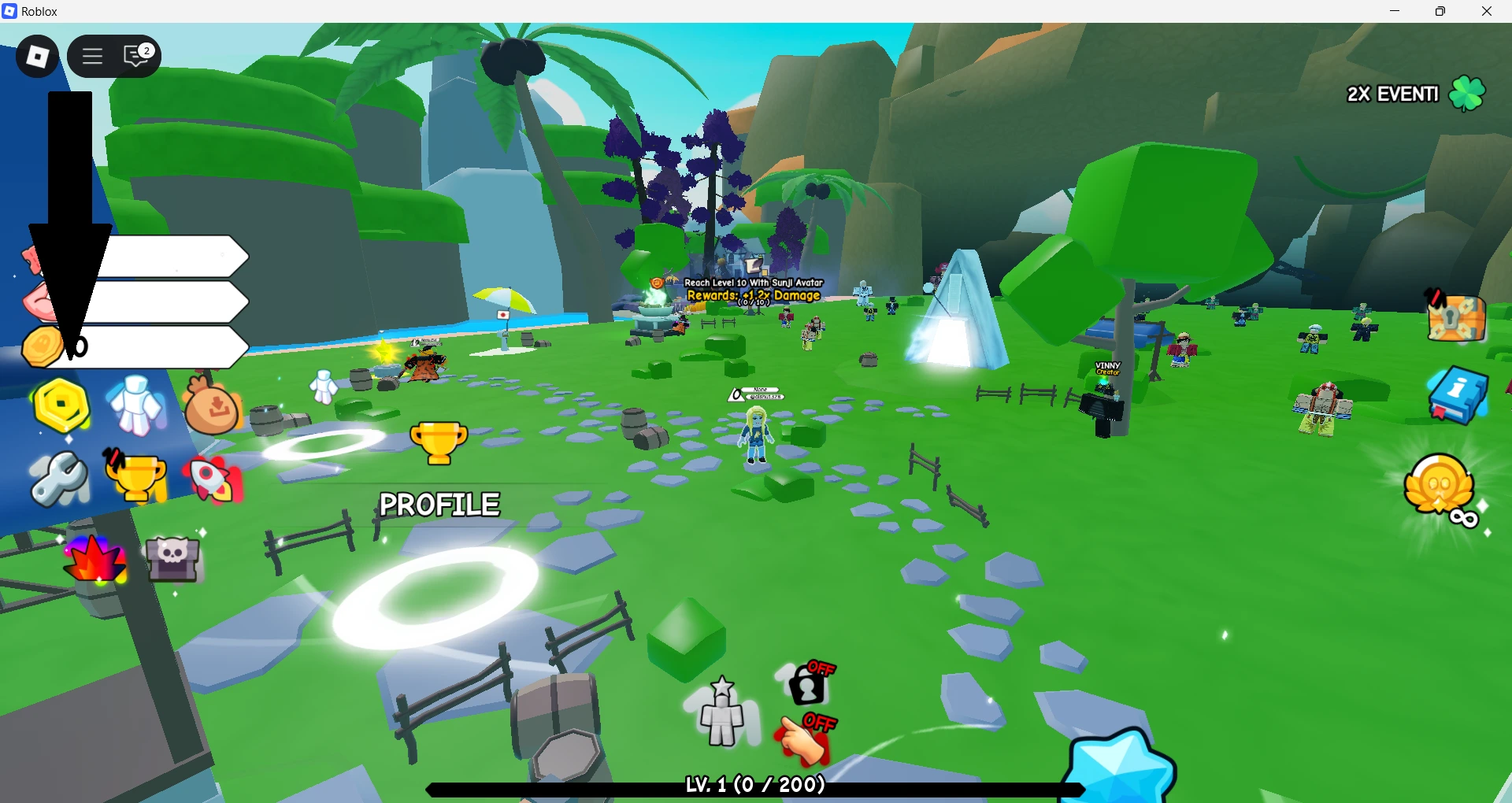Open the yellow hexagon coin shop
The height and width of the screenshot is (803, 1512).
(61, 406)
